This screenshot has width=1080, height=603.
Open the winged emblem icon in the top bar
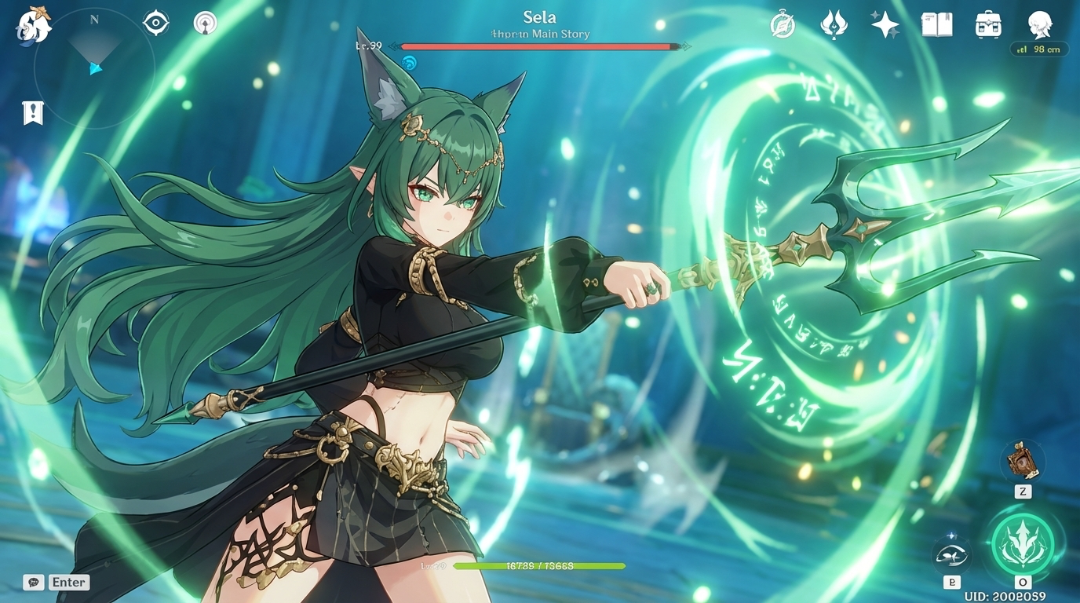point(834,25)
